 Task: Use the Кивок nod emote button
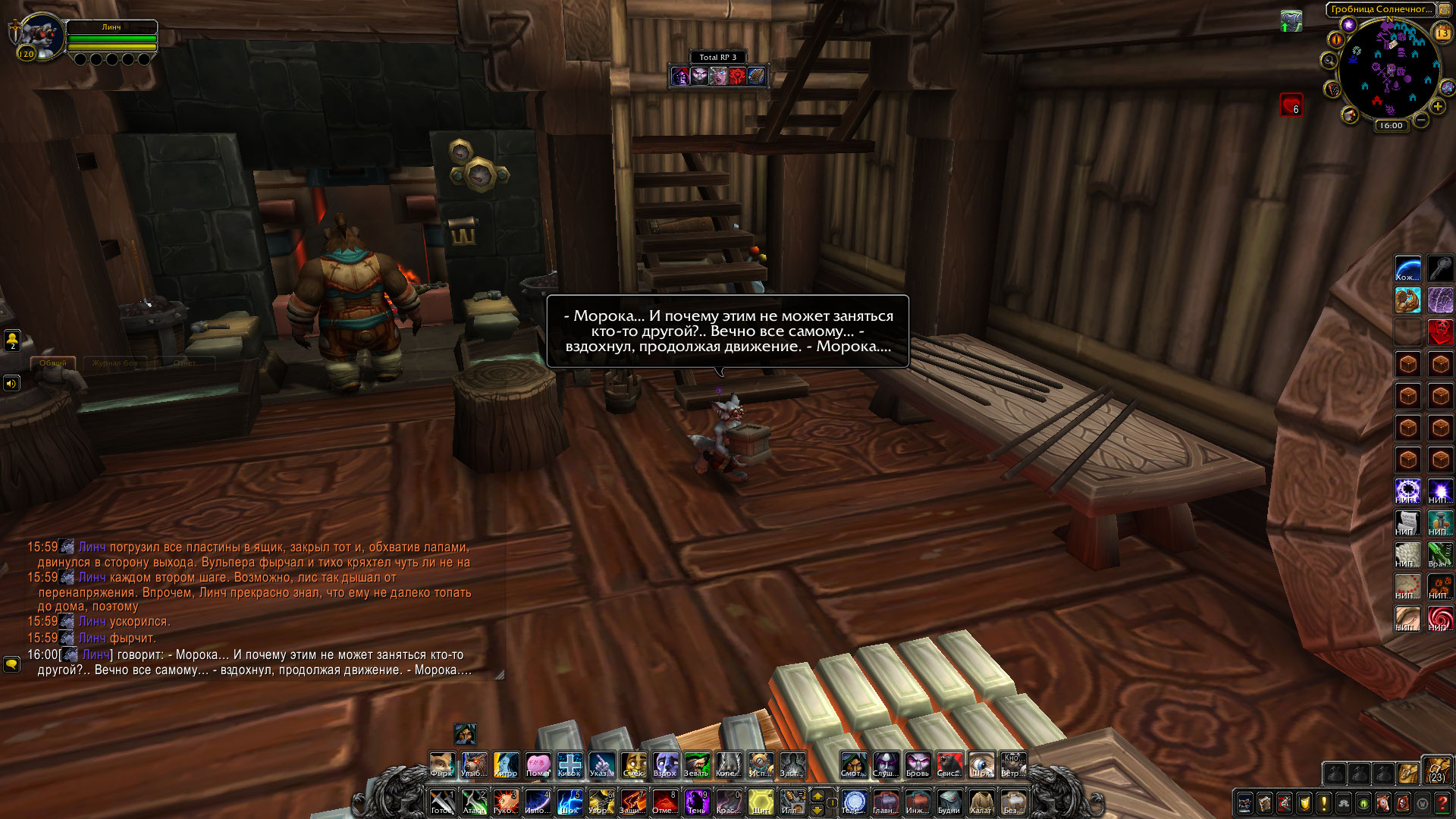569,764
